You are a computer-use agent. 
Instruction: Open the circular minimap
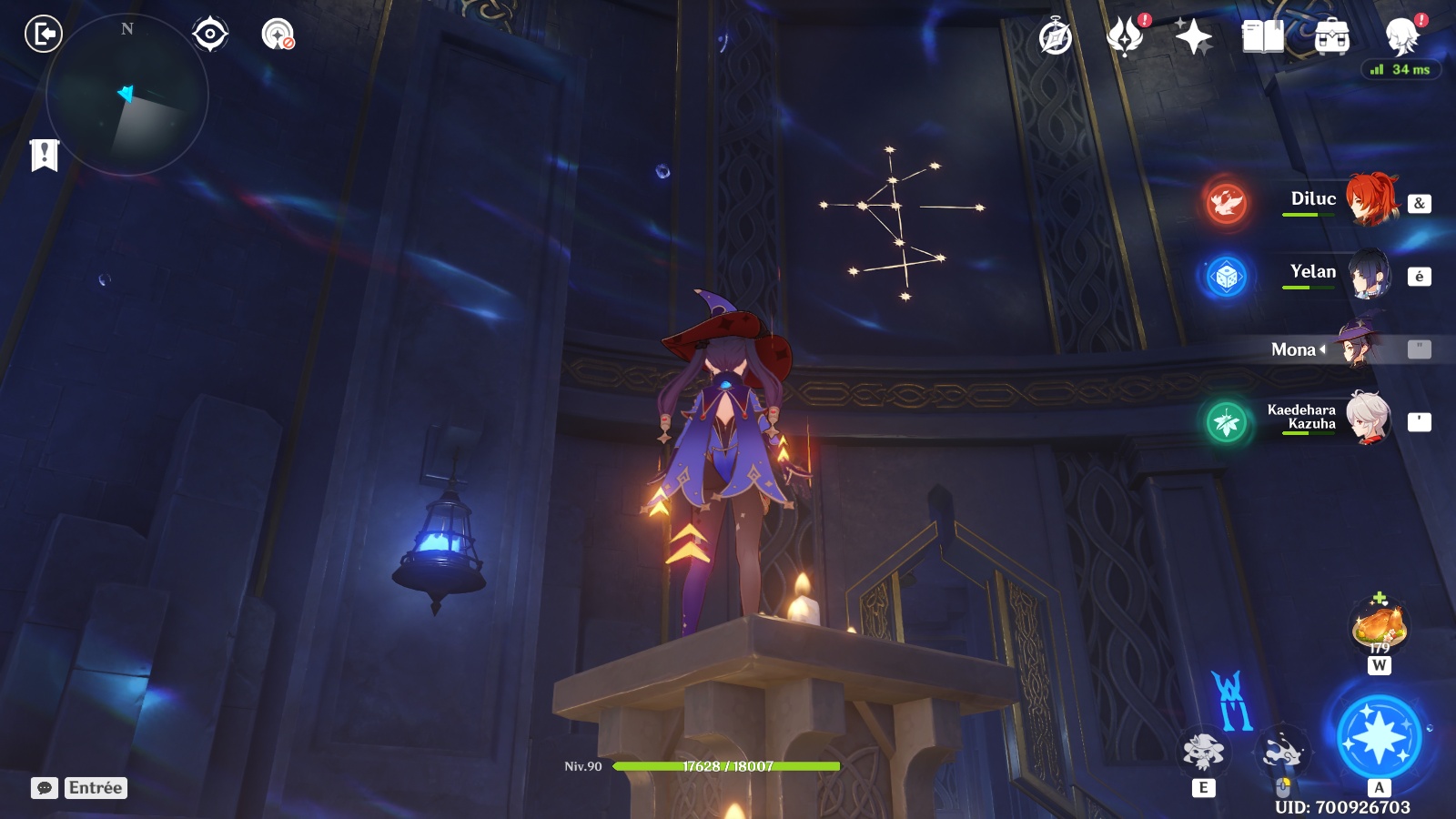coord(127,95)
